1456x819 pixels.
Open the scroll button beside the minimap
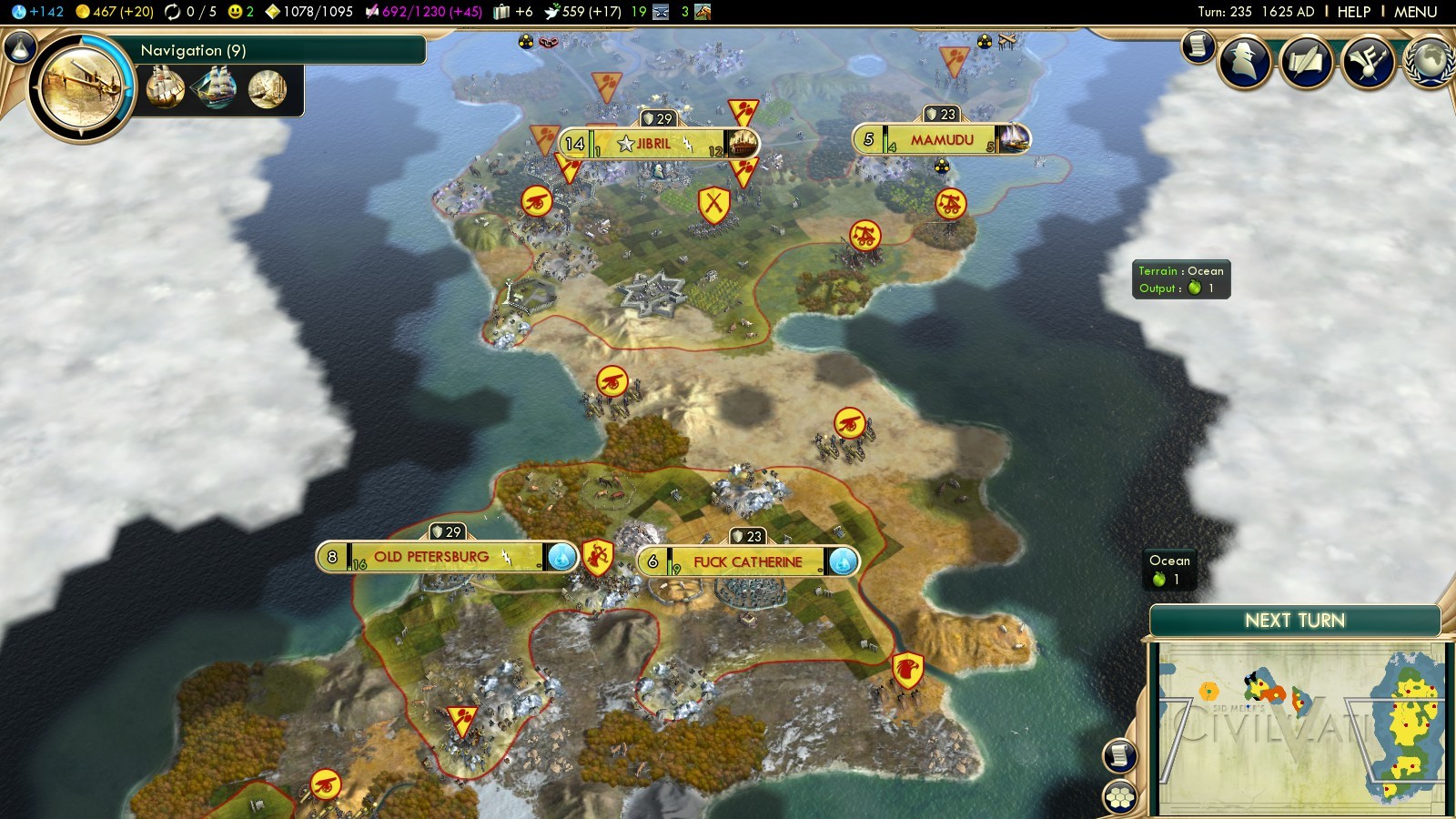click(1119, 755)
